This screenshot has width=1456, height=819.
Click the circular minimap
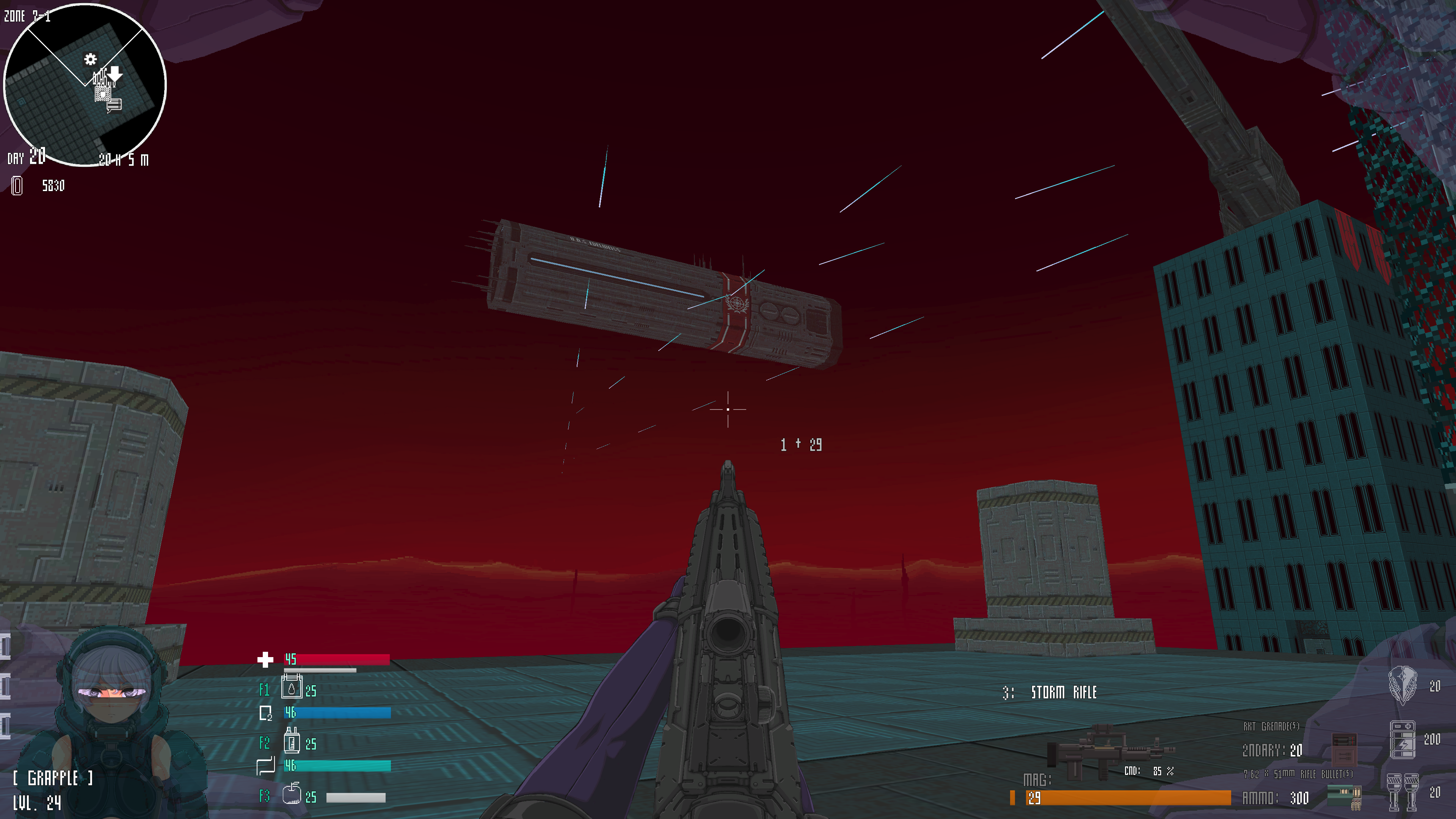tap(85, 85)
